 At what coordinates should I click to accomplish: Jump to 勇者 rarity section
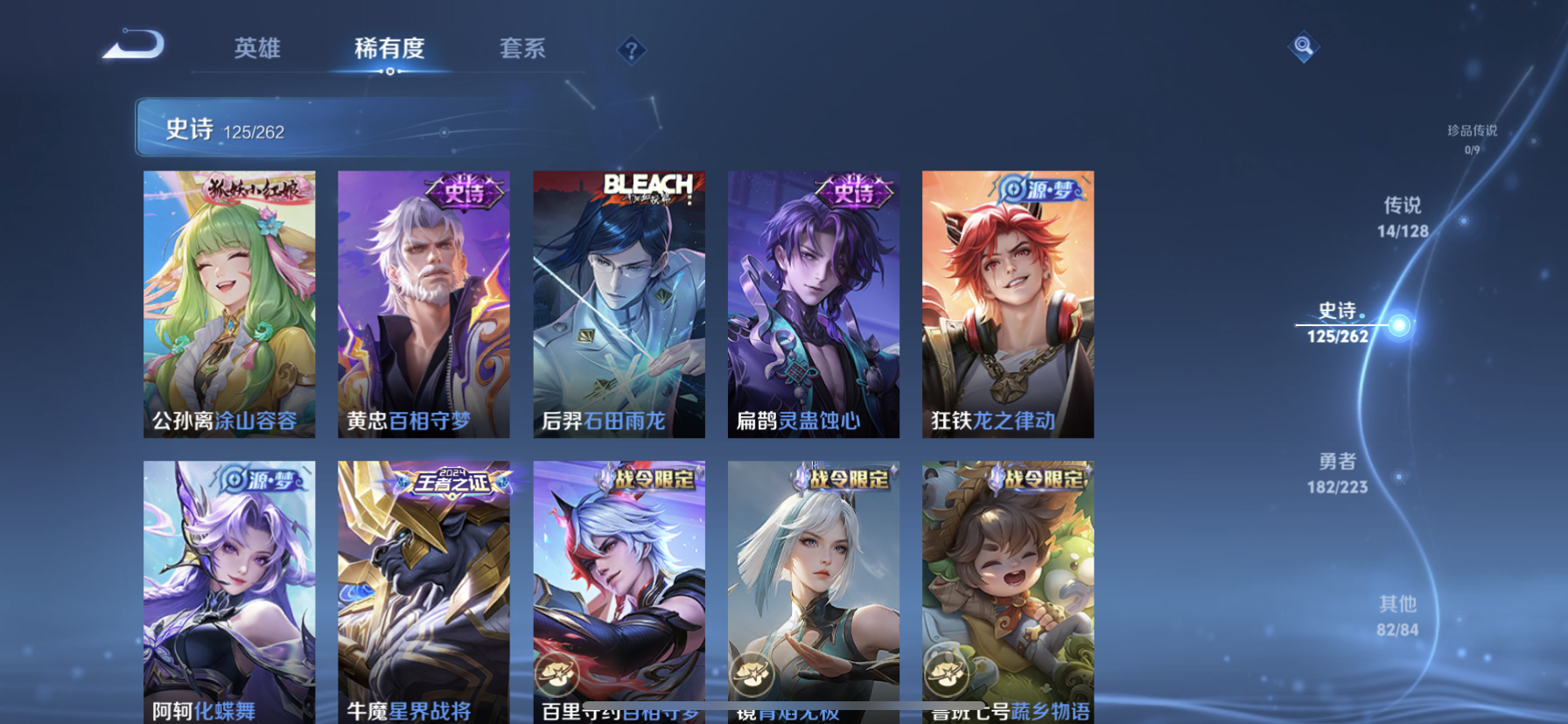click(1337, 473)
